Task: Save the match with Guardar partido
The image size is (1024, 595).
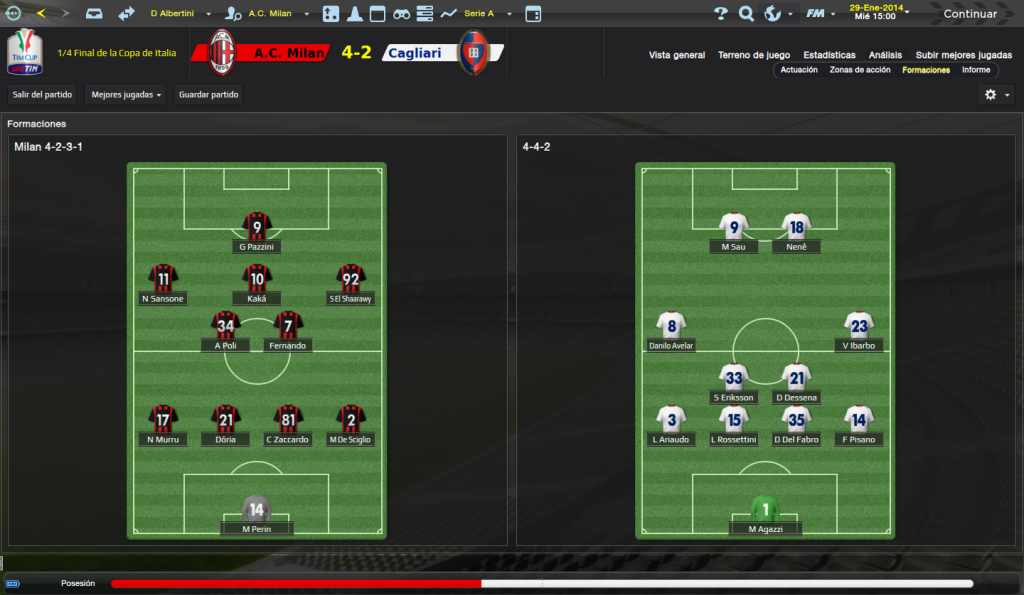Action: pyautogui.click(x=208, y=95)
